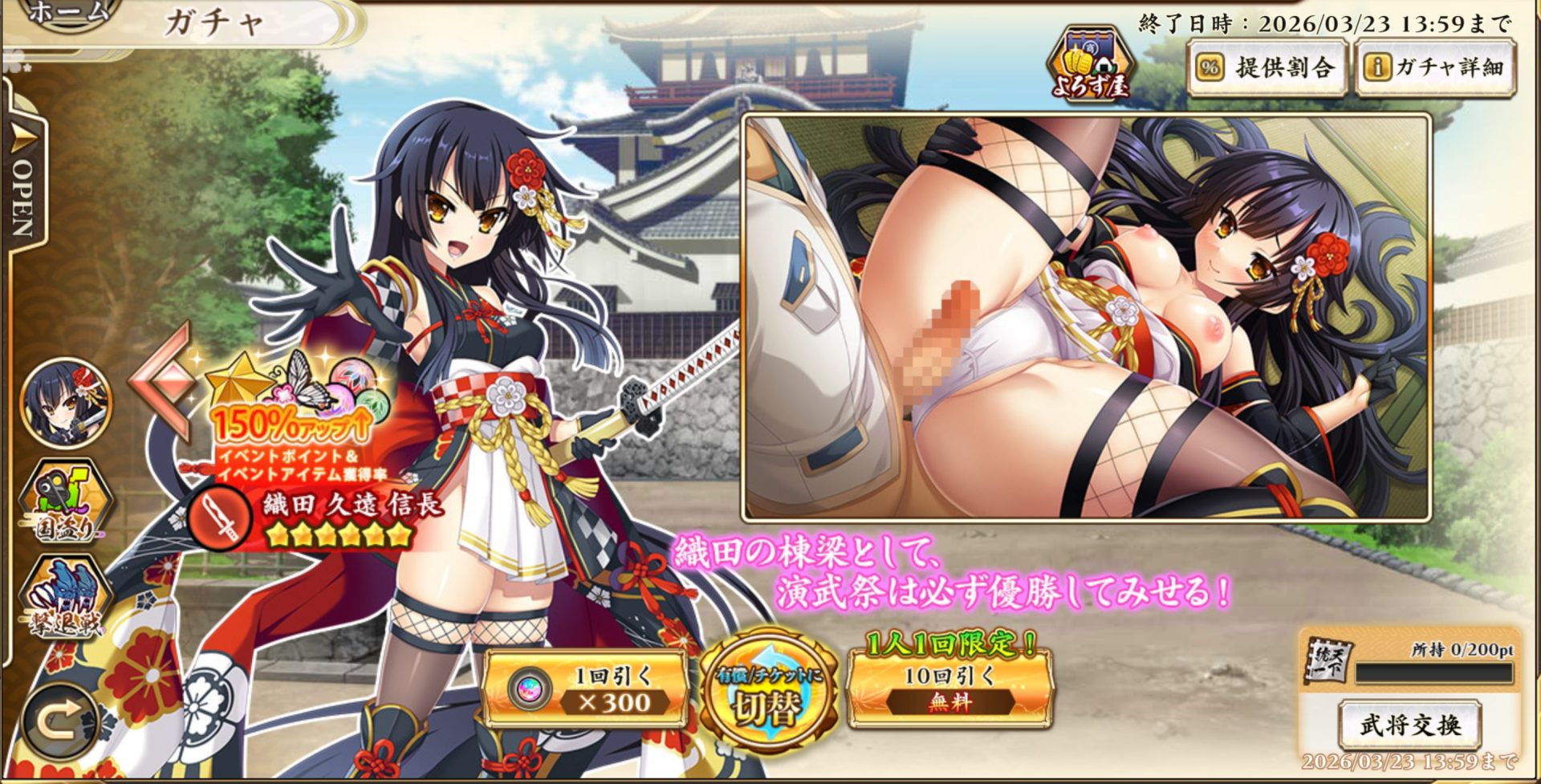The image size is (1541, 784).
Task: Open the よろず屋 shop icon
Action: pos(1090,66)
